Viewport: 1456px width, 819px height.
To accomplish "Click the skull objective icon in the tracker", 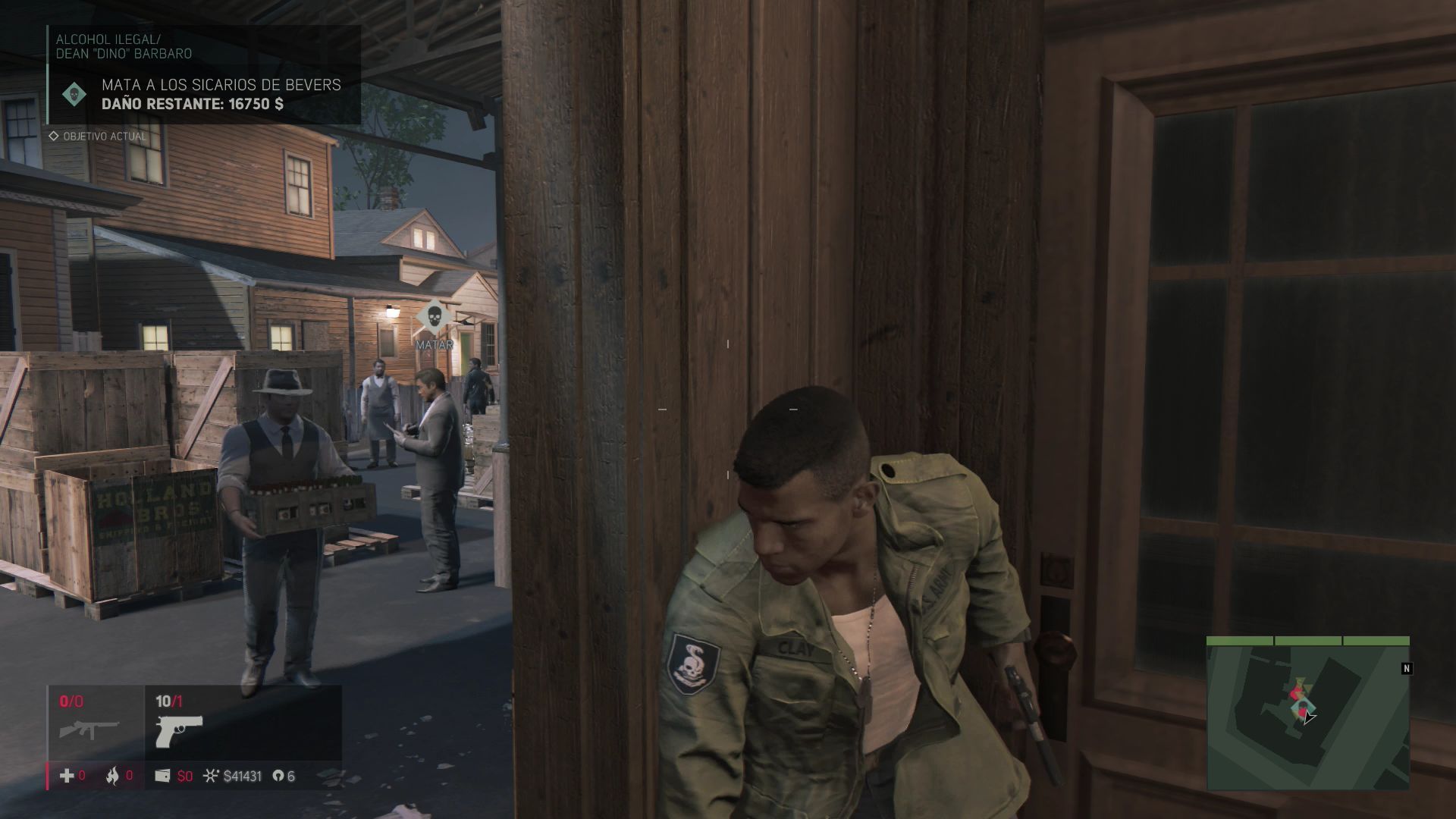I will 74,94.
